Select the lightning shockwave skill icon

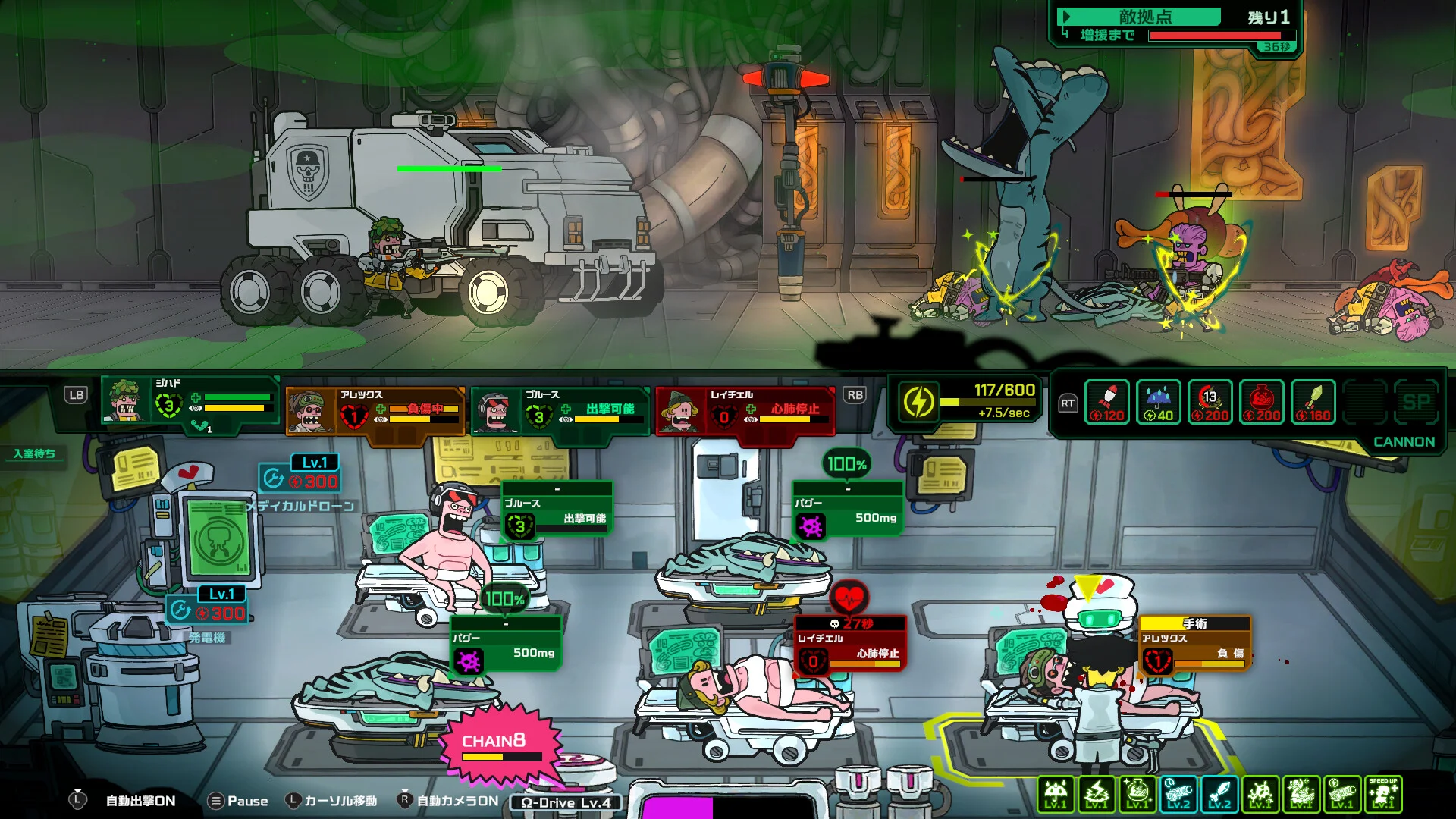(x=1097, y=794)
